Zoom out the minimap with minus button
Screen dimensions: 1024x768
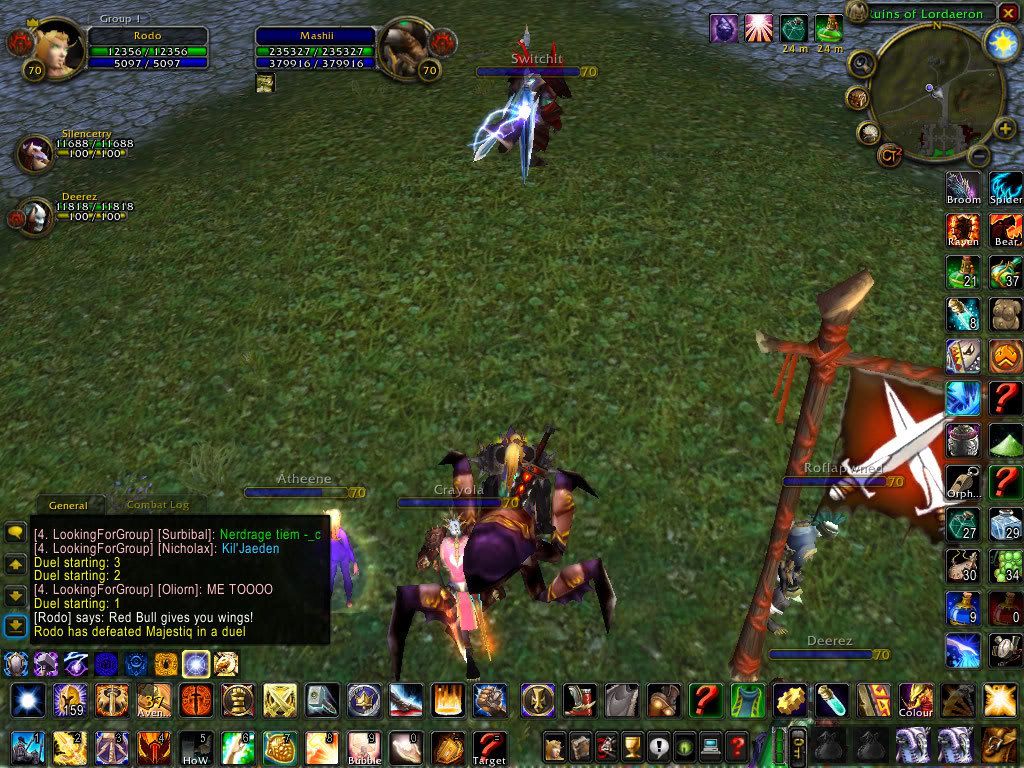coord(980,155)
